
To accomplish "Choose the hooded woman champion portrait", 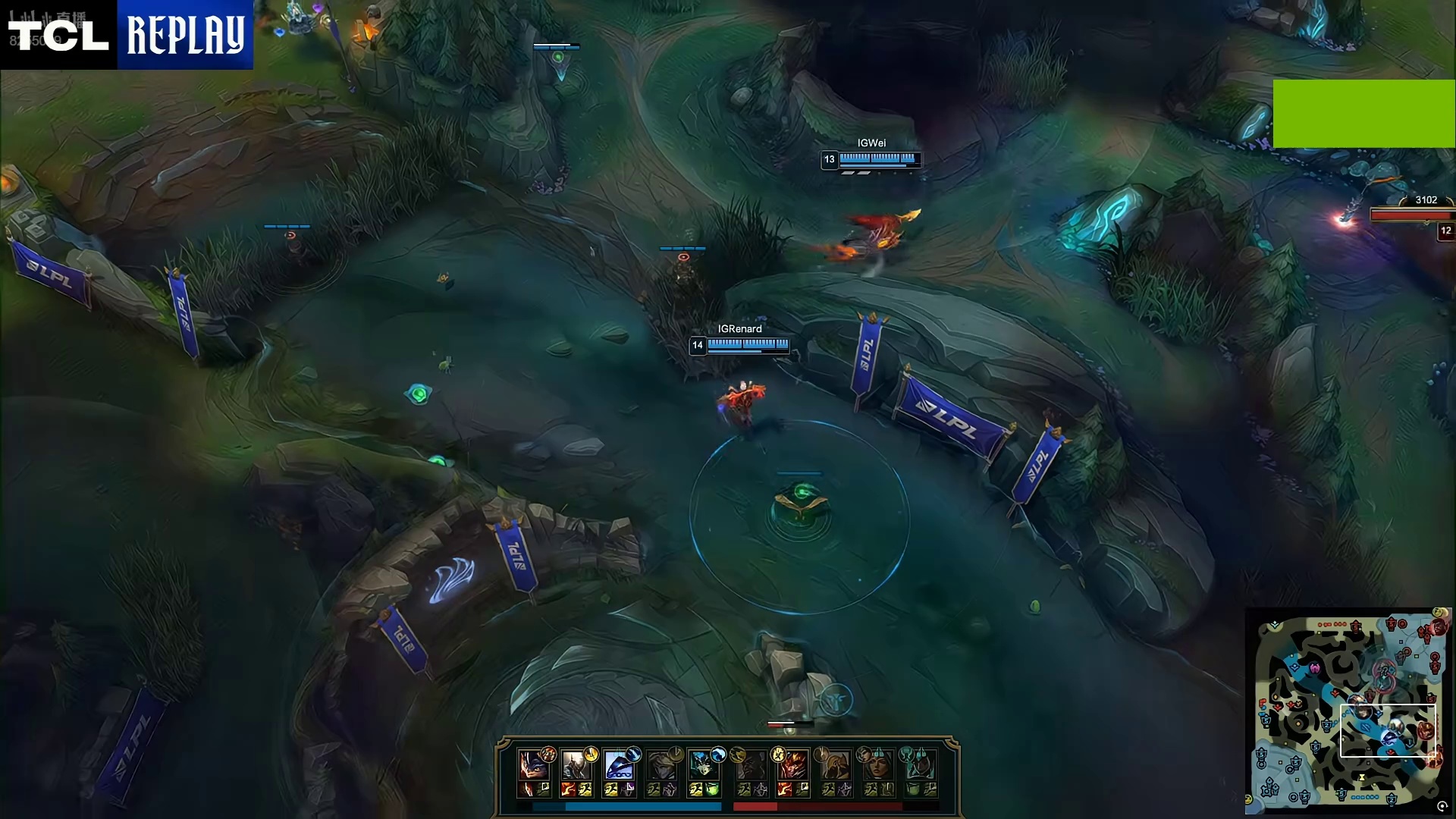I will [x=877, y=766].
